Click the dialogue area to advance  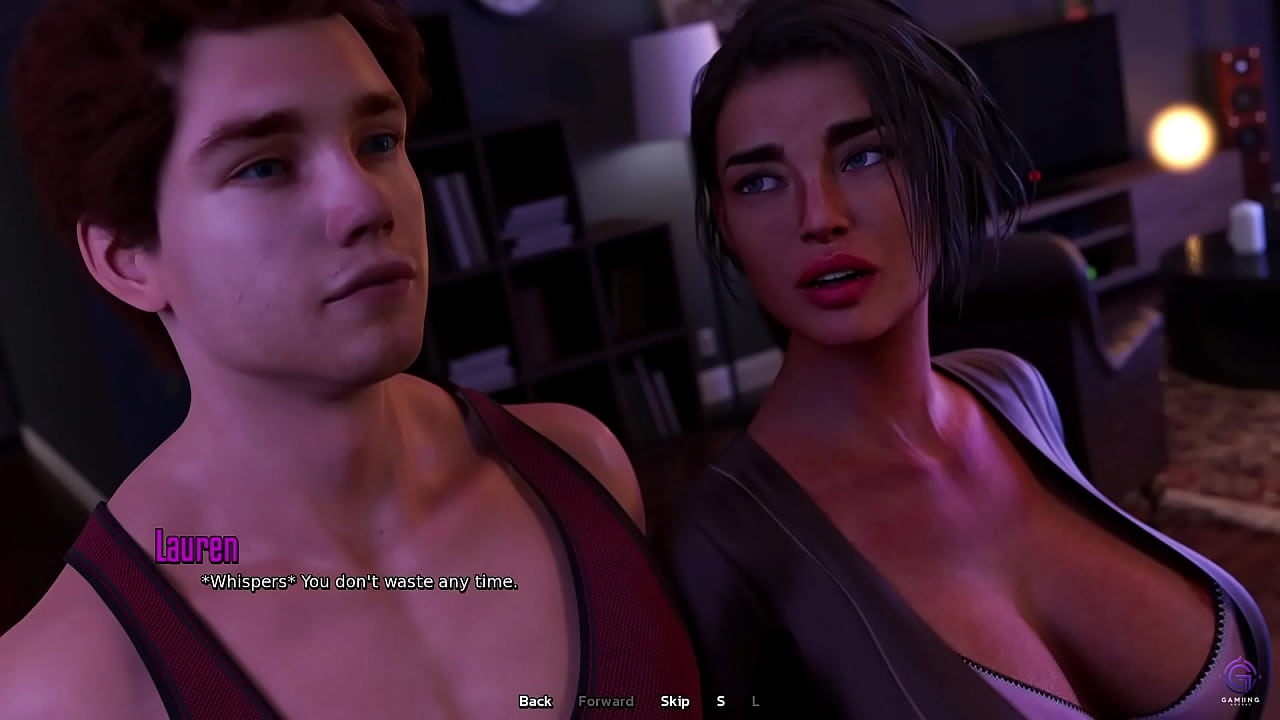[x=640, y=580]
